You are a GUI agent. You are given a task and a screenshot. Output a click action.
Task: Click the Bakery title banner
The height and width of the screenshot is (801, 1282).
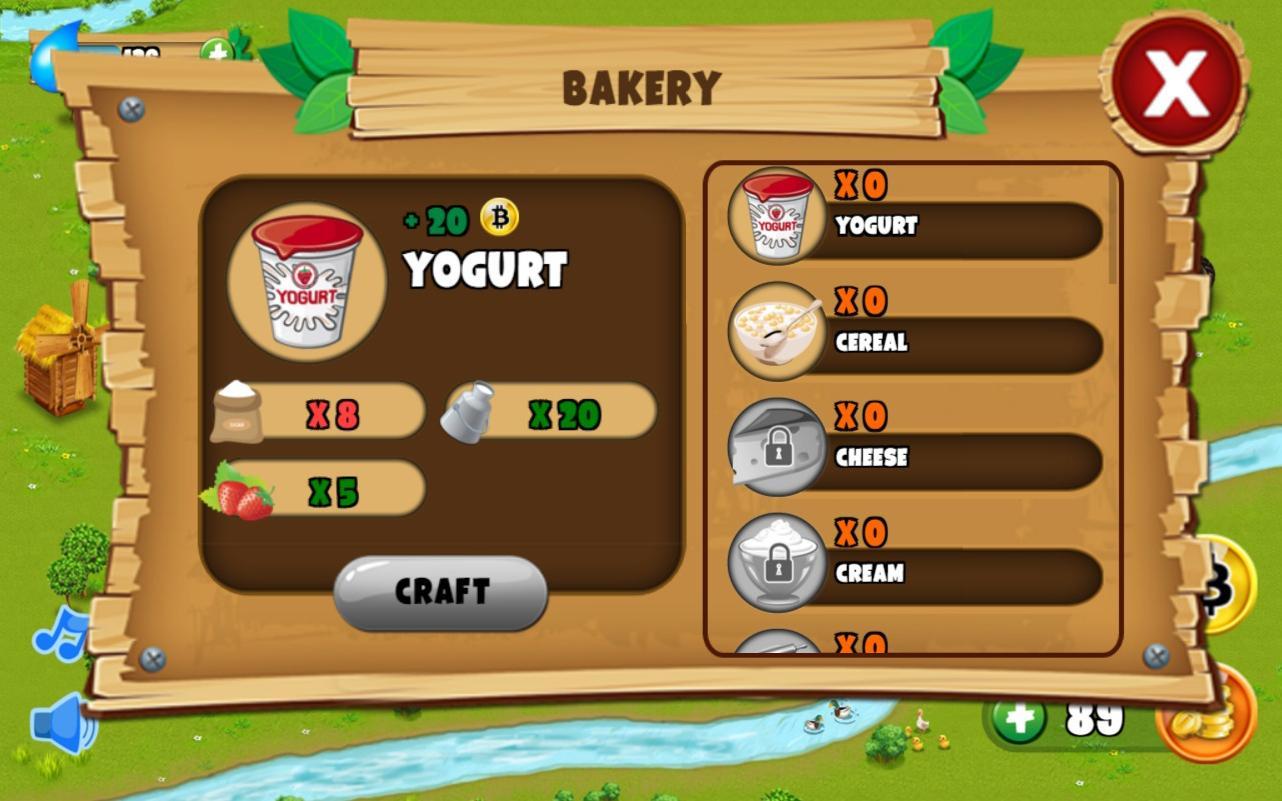[x=643, y=86]
